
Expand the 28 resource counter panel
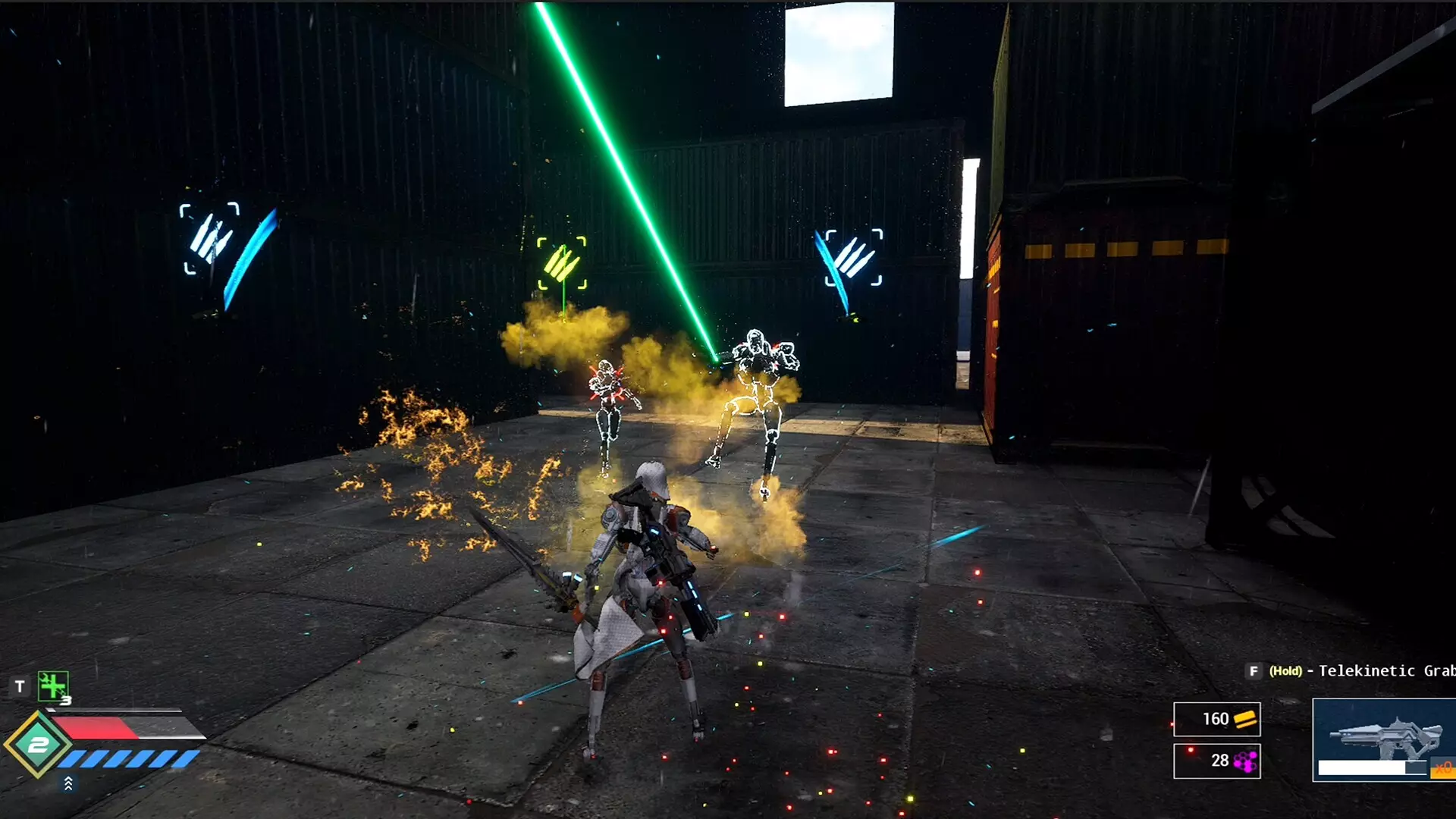click(x=1217, y=761)
